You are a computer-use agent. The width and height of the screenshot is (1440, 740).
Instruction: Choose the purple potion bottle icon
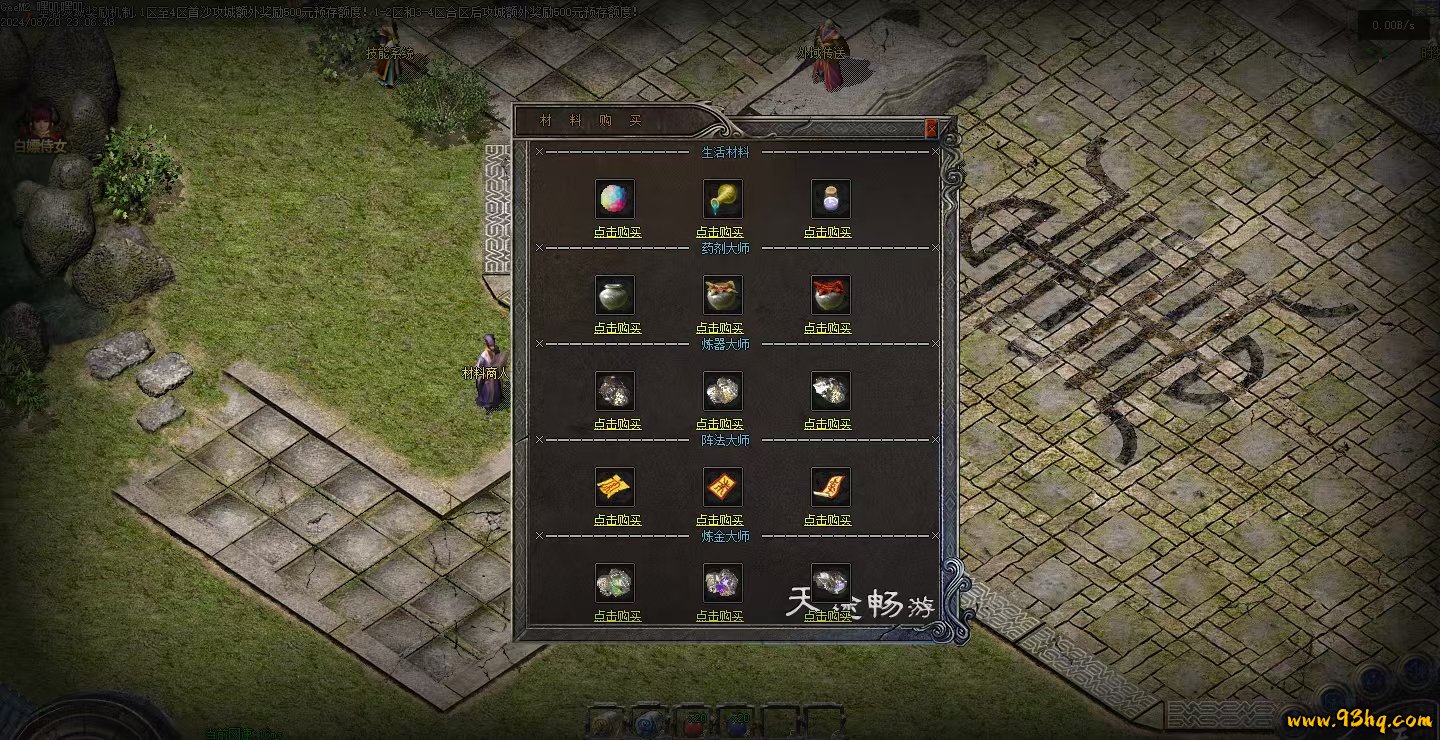tap(830, 199)
